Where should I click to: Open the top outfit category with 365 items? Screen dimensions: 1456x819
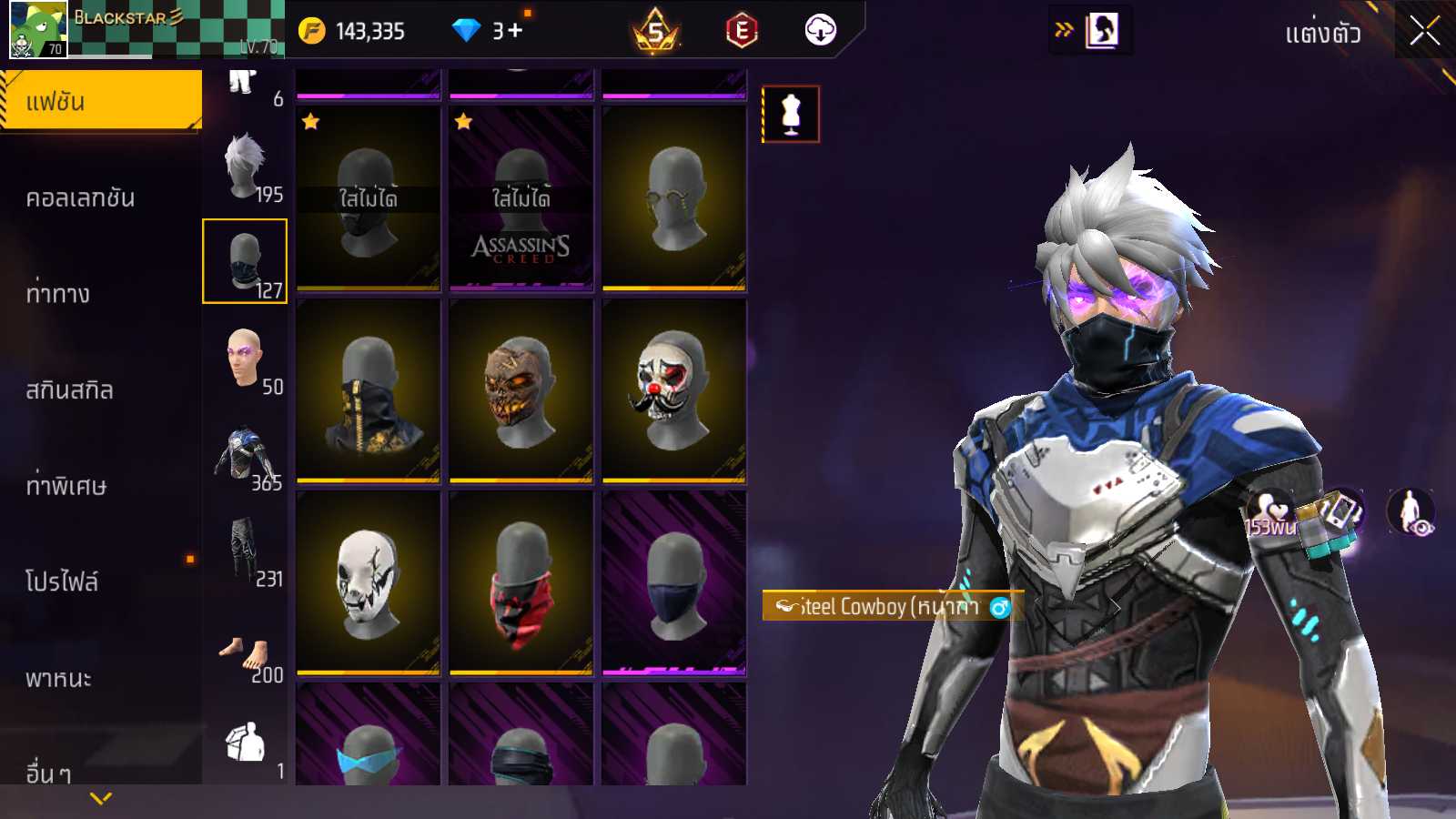click(x=246, y=455)
